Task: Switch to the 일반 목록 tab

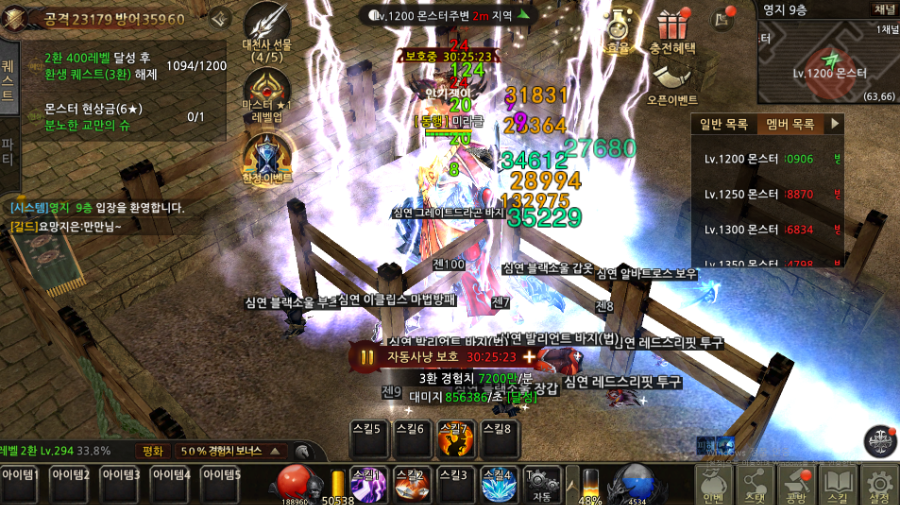Action: [723, 124]
